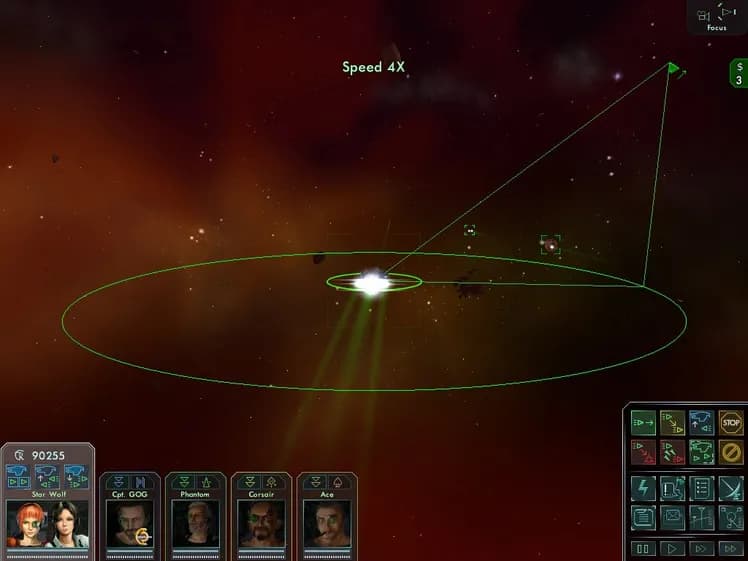The width and height of the screenshot is (748, 561).
Task: Select the Phantom pilot portrait
Action: pyautogui.click(x=195, y=522)
